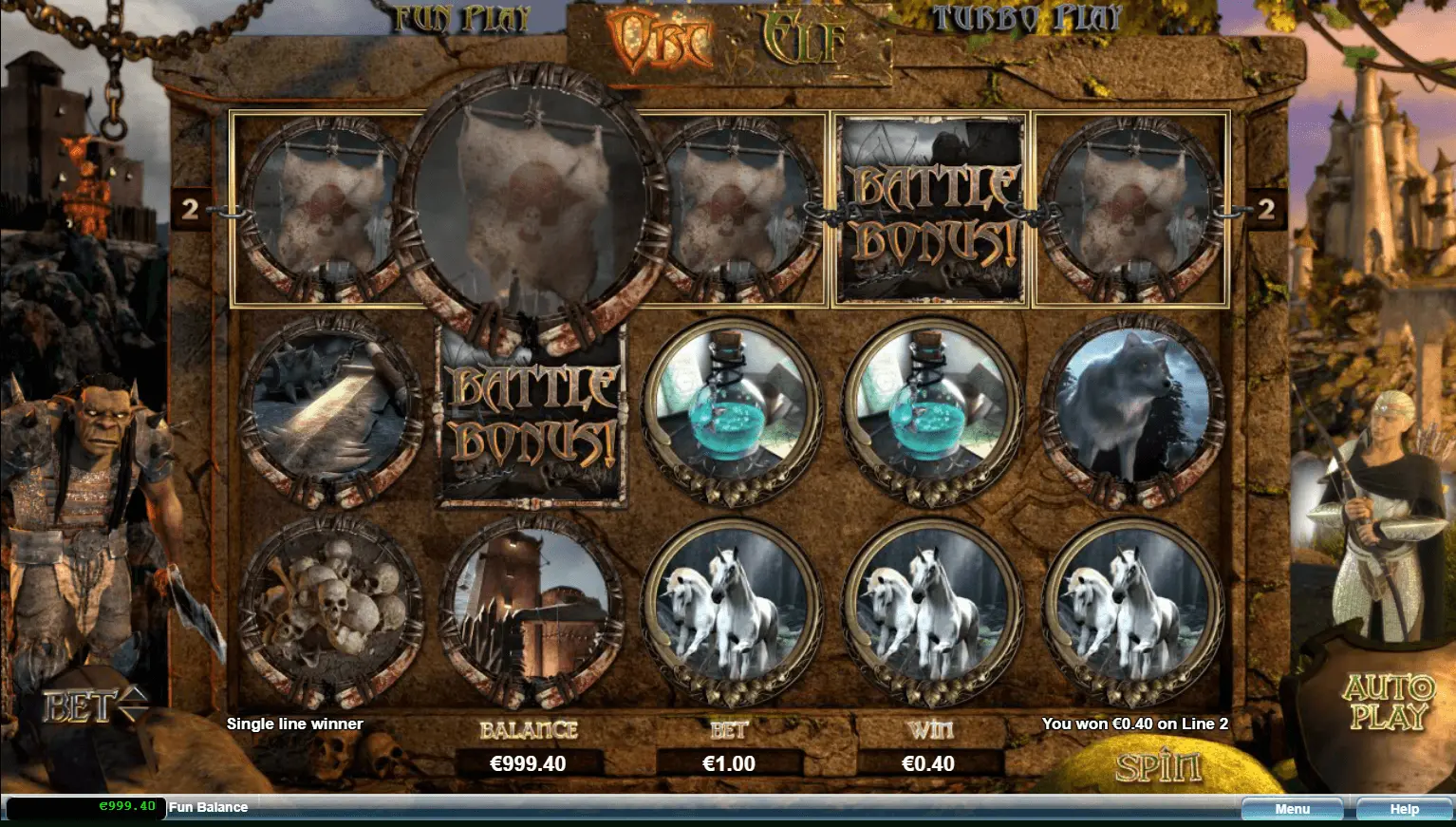Start Auto Play mode

click(x=1388, y=702)
